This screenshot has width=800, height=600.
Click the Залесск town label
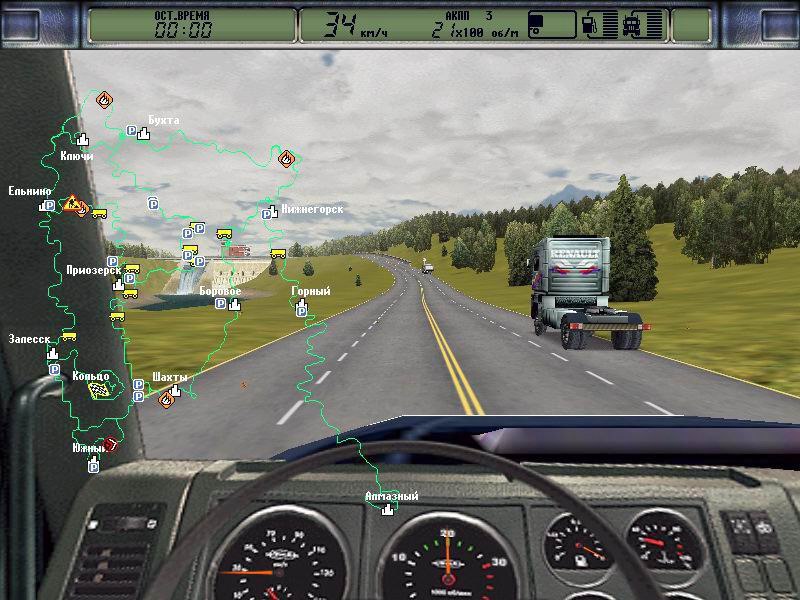28,339
